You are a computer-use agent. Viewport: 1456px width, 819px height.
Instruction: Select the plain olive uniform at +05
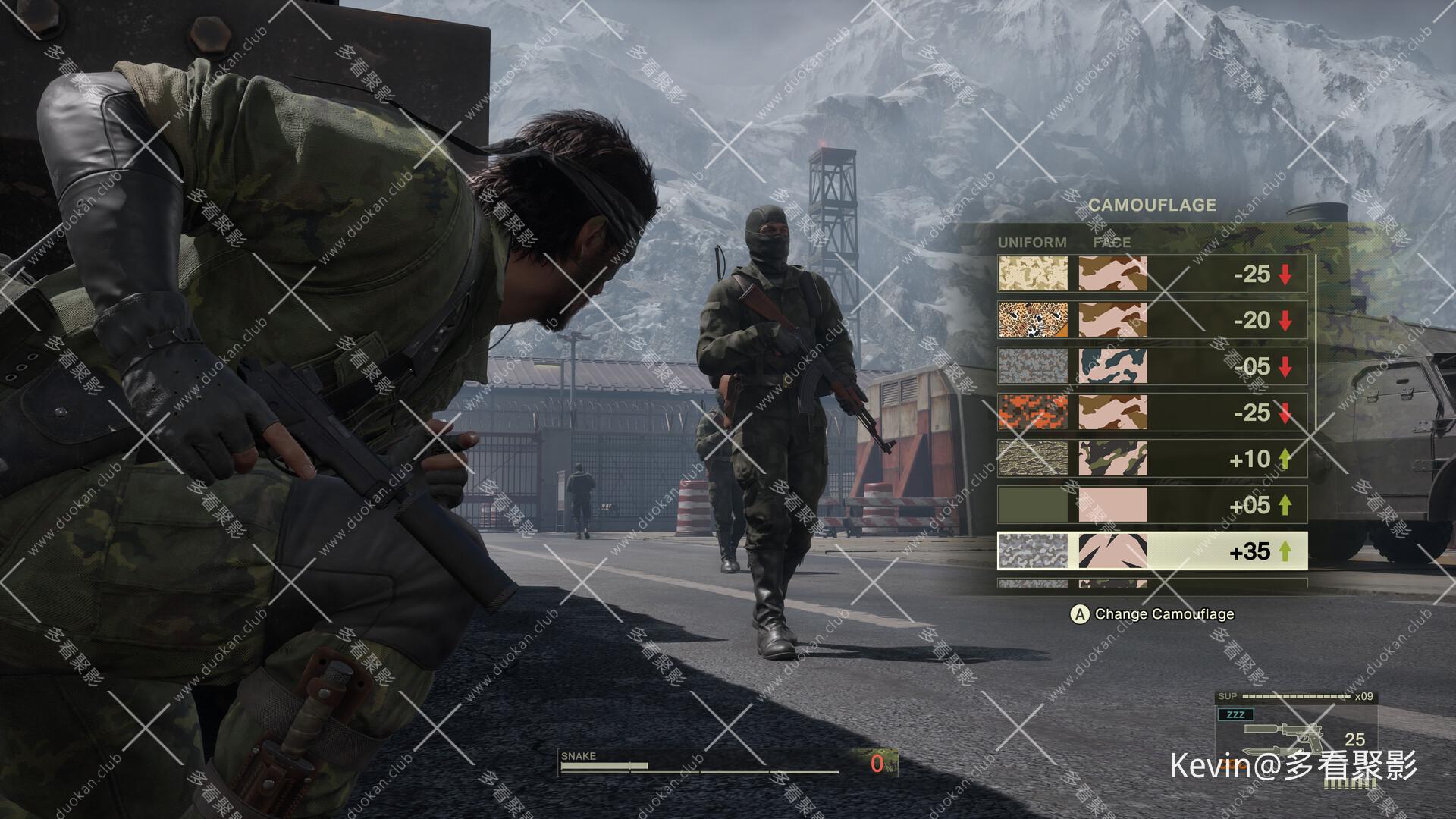pyautogui.click(x=1152, y=505)
